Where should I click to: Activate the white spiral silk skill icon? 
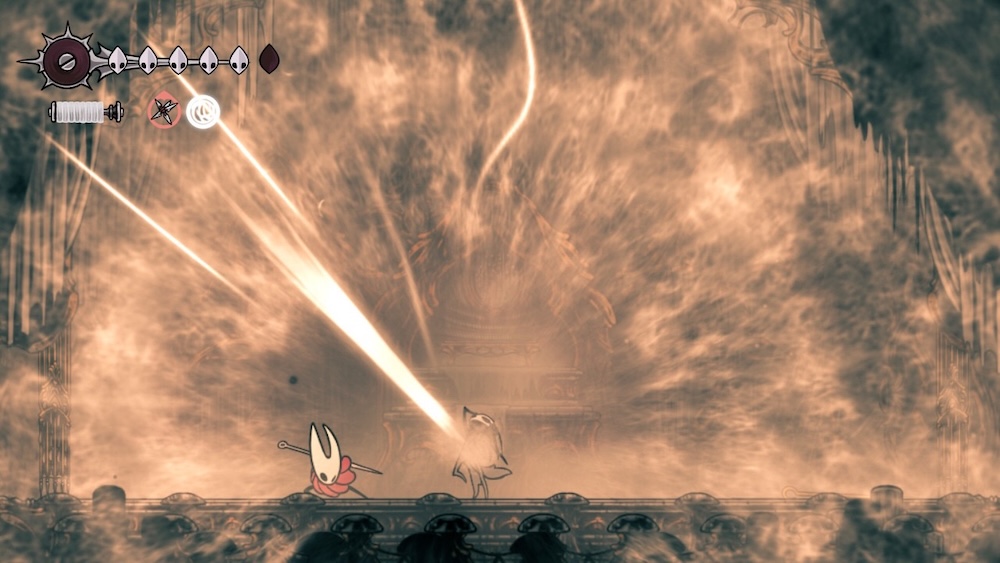pyautogui.click(x=203, y=111)
